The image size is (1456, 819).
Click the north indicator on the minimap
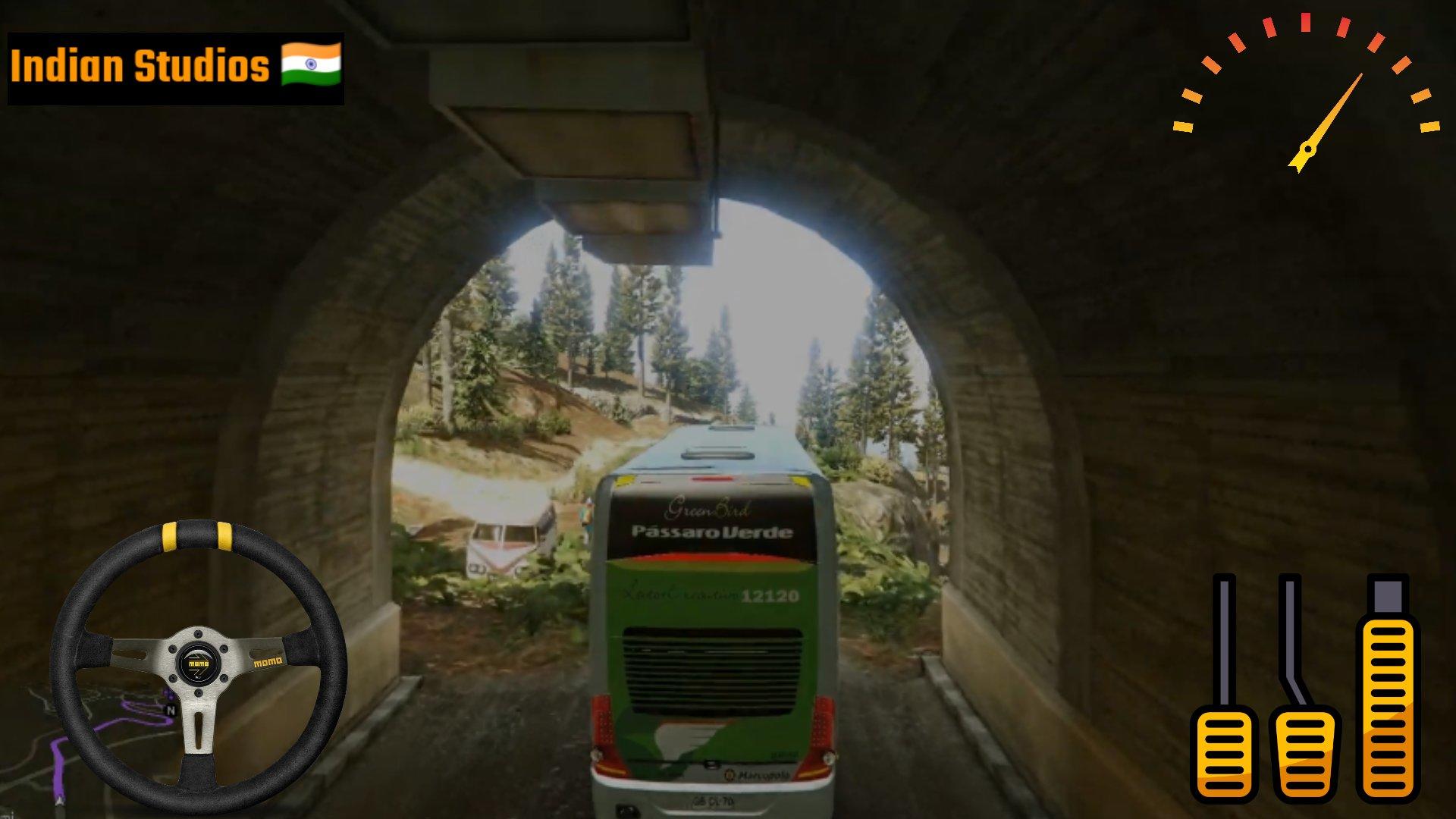tap(171, 710)
